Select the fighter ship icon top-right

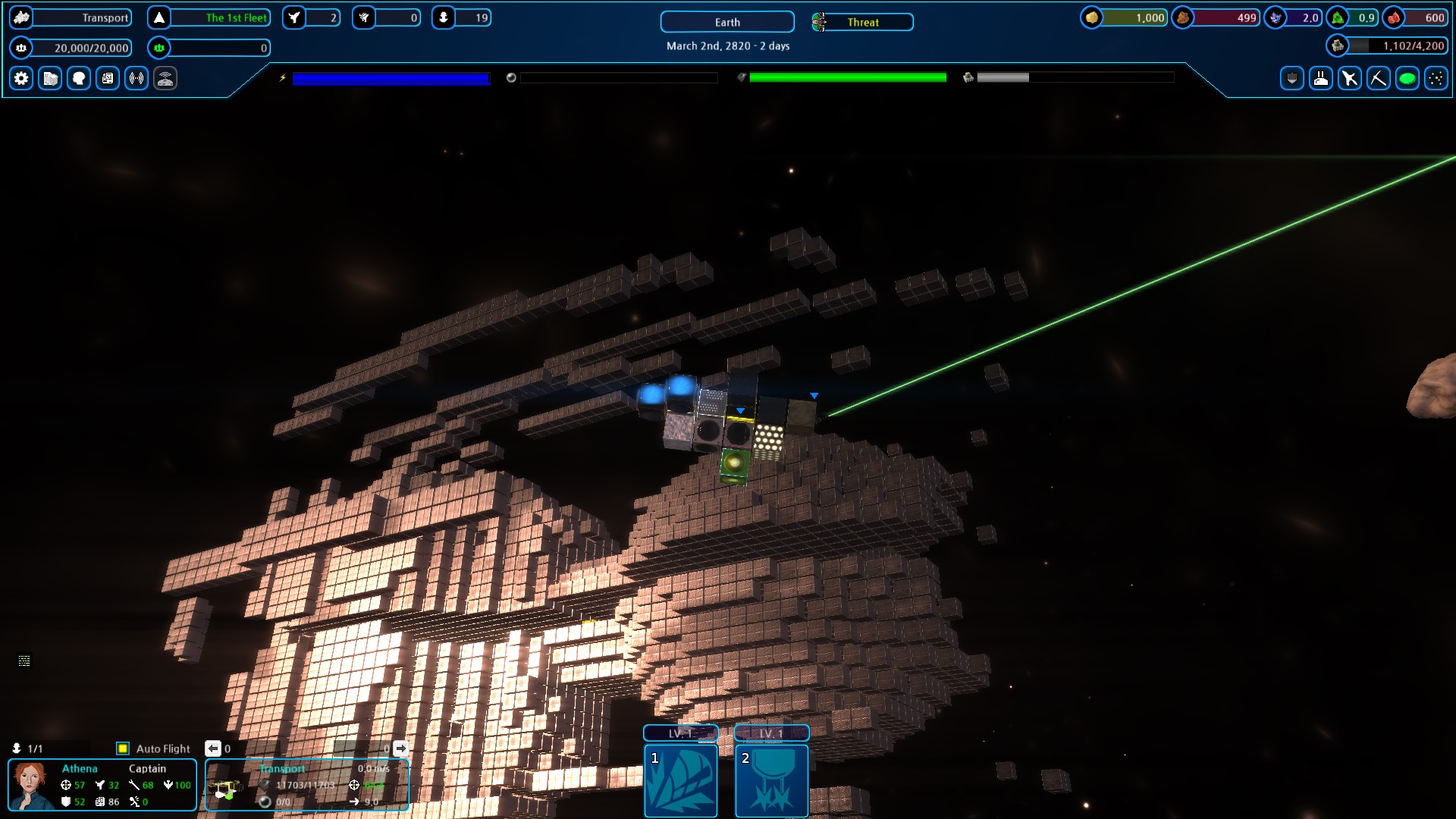tap(1349, 78)
